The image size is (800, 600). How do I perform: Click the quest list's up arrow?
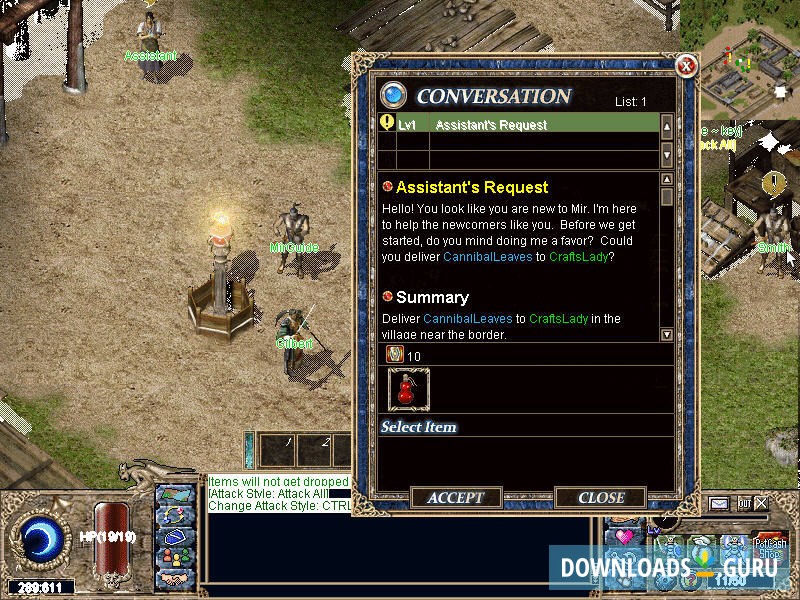pos(667,126)
